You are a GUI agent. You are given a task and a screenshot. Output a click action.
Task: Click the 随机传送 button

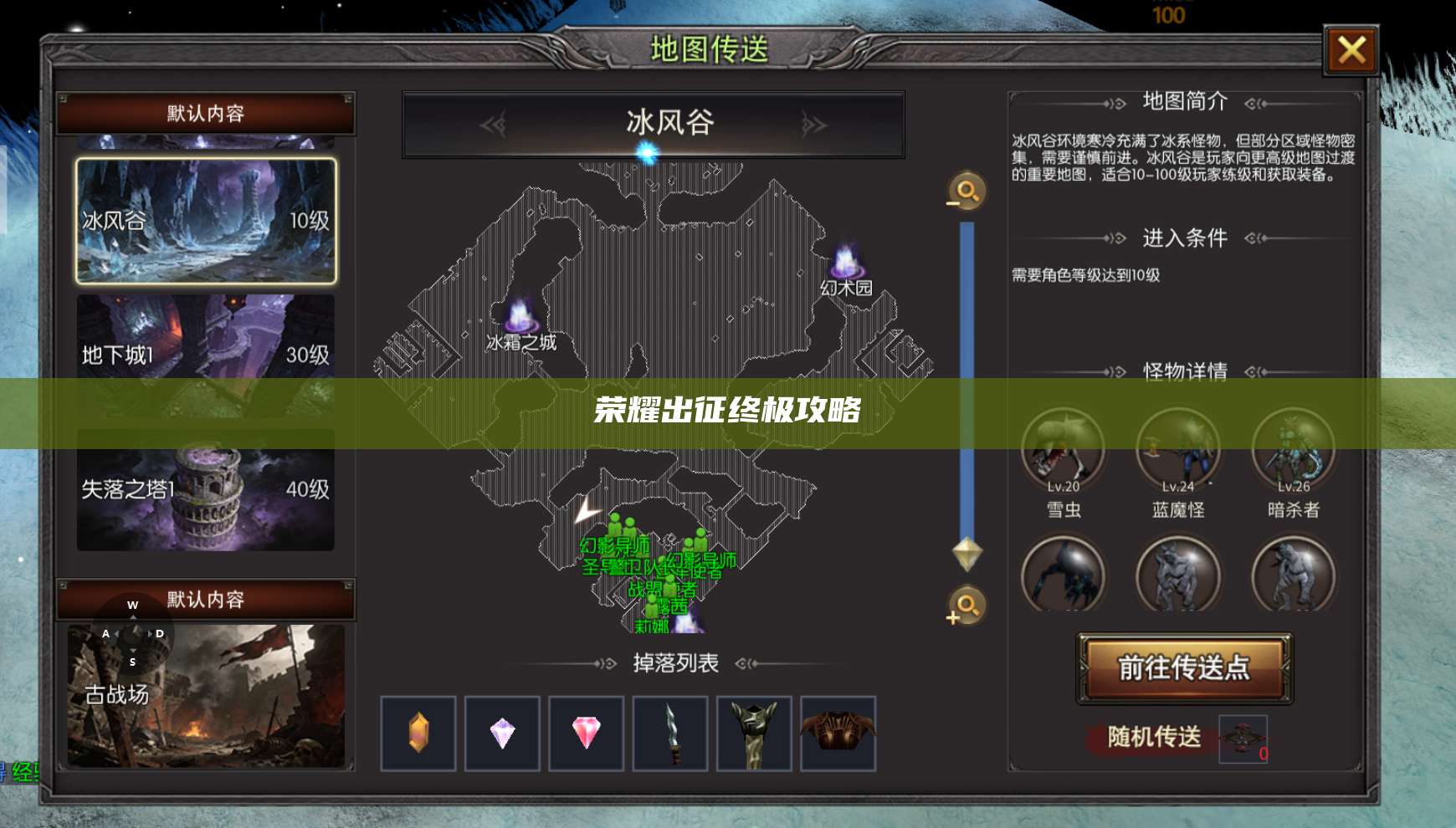pyautogui.click(x=1155, y=738)
